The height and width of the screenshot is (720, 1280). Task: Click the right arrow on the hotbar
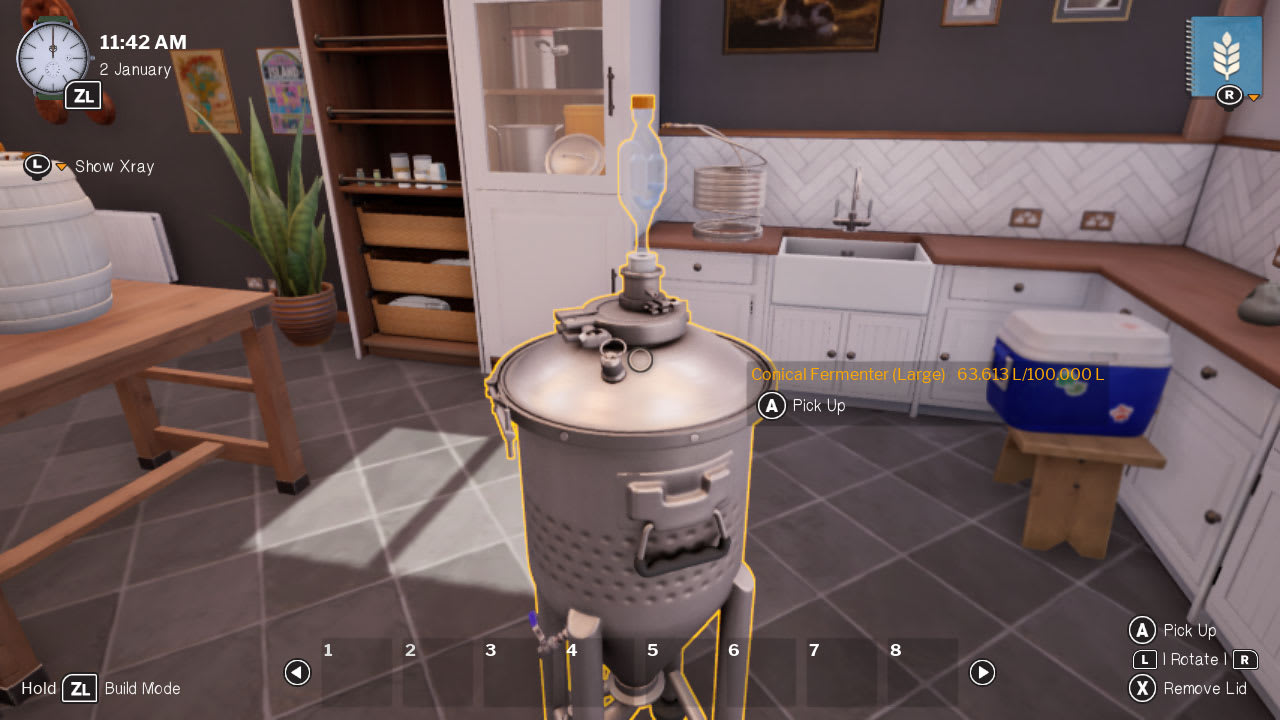point(982,673)
